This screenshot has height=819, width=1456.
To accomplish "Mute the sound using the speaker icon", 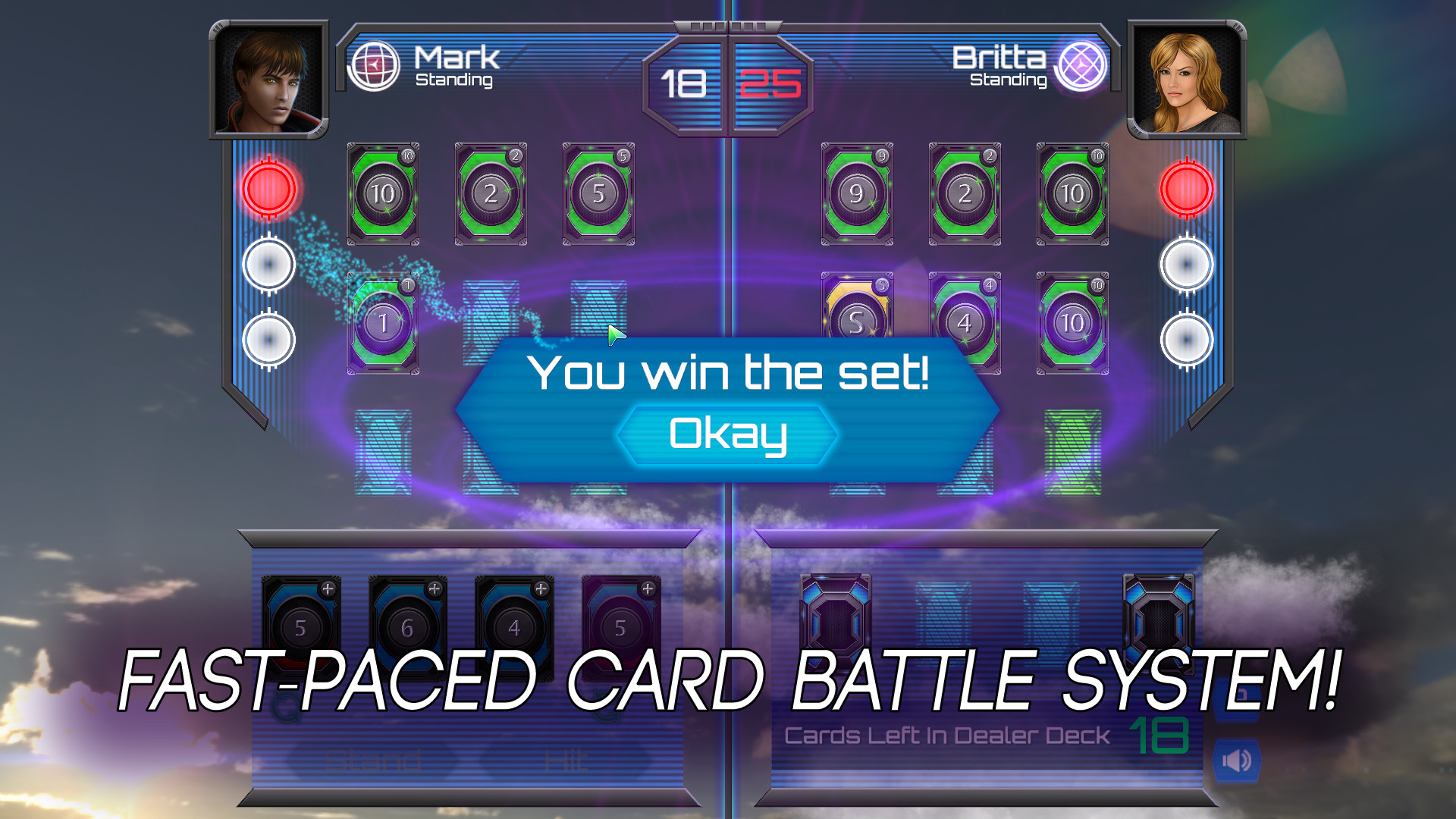I will coord(1238,761).
